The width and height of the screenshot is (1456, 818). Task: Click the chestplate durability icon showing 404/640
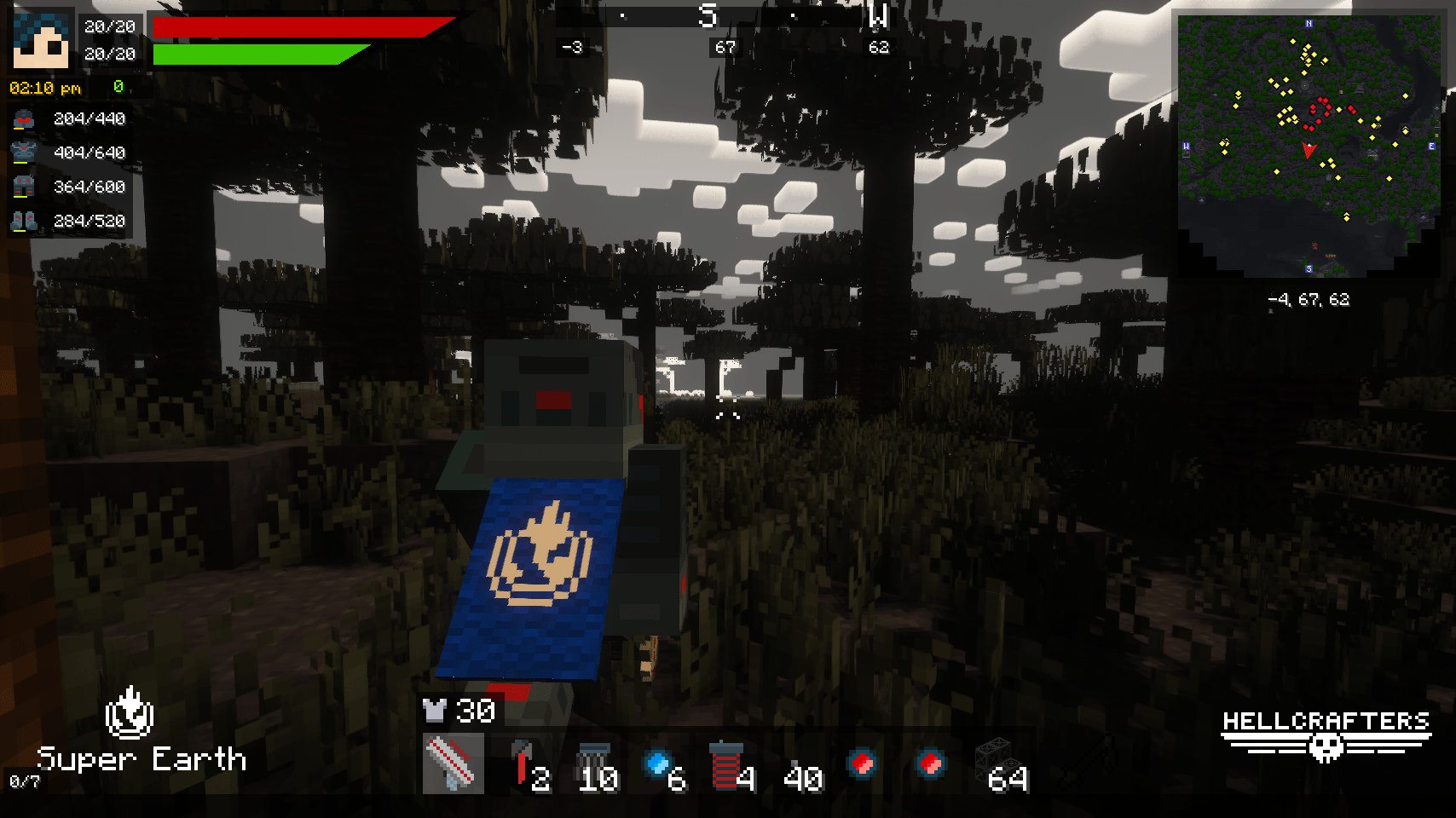pos(23,153)
